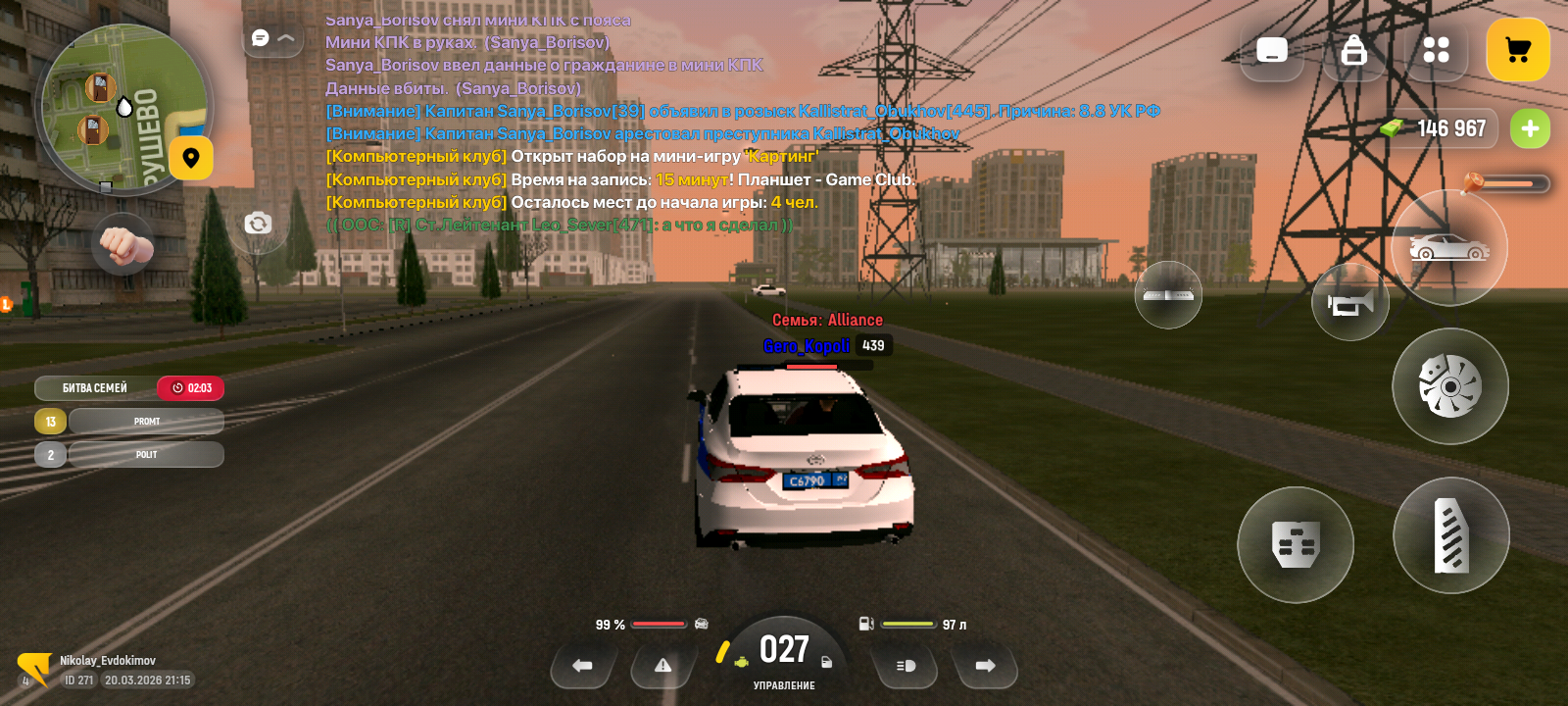Toggle the police siren lightbar
This screenshot has width=1568, height=706.
[1168, 294]
